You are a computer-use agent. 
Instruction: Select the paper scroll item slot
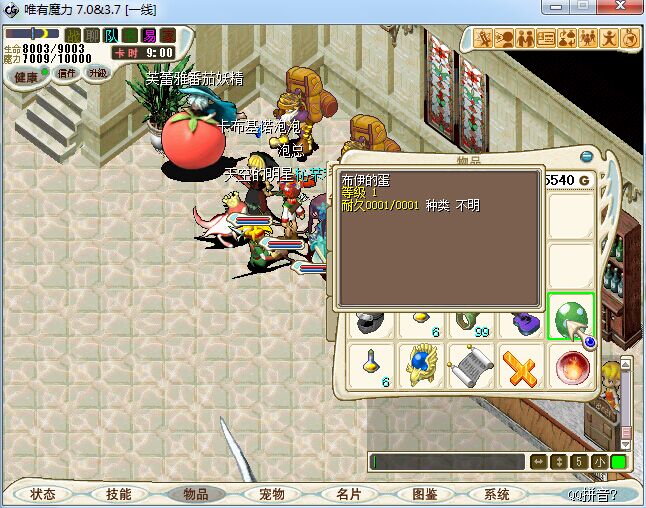click(472, 366)
